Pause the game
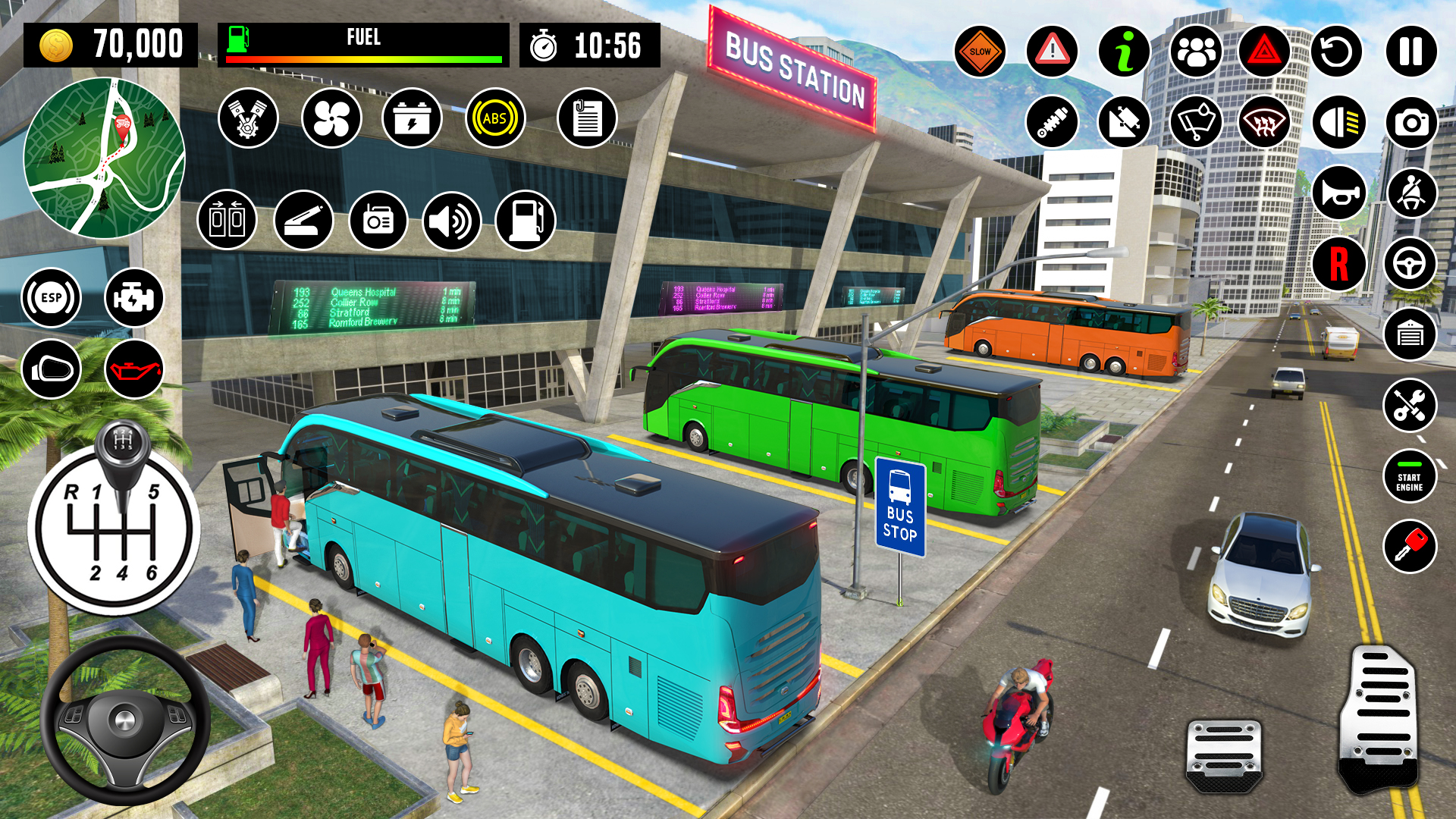Screen dimensions: 1456x819 (x=1409, y=51)
